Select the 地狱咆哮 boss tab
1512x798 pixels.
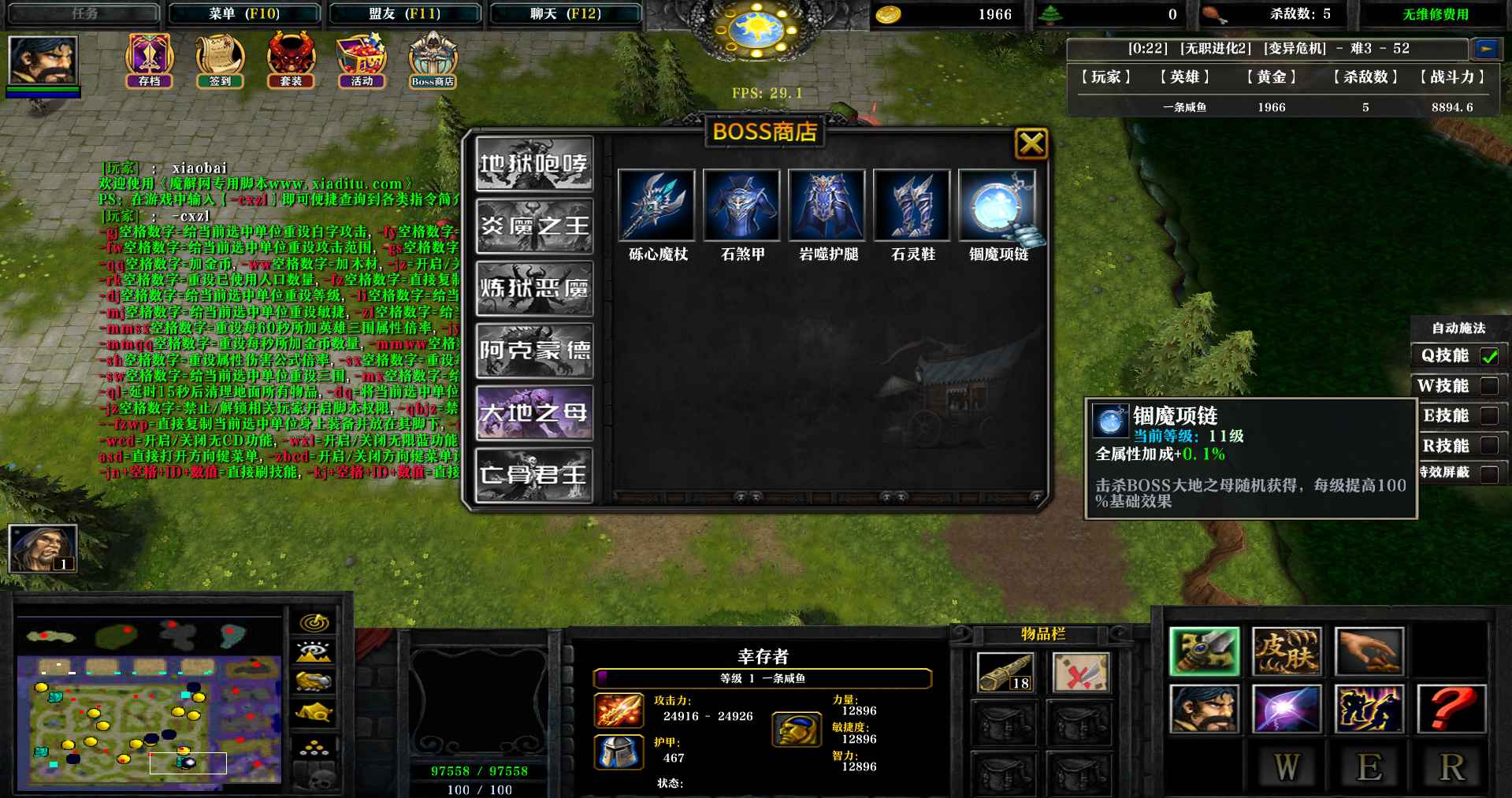tap(534, 164)
